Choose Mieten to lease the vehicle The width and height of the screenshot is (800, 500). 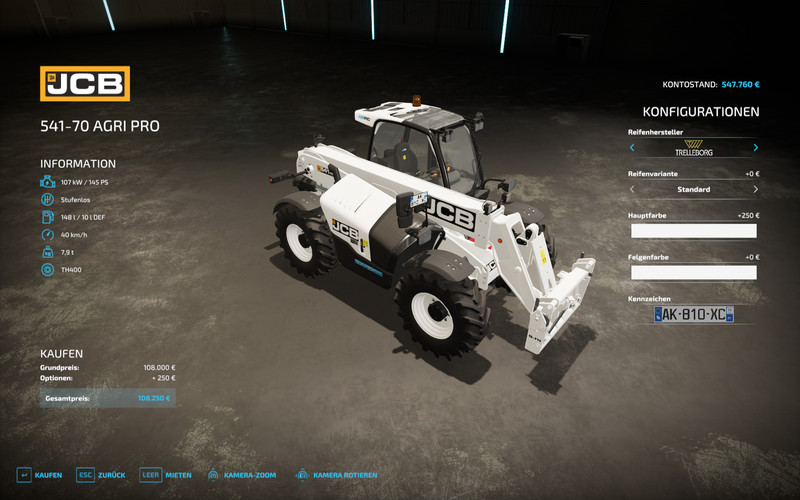click(166, 475)
